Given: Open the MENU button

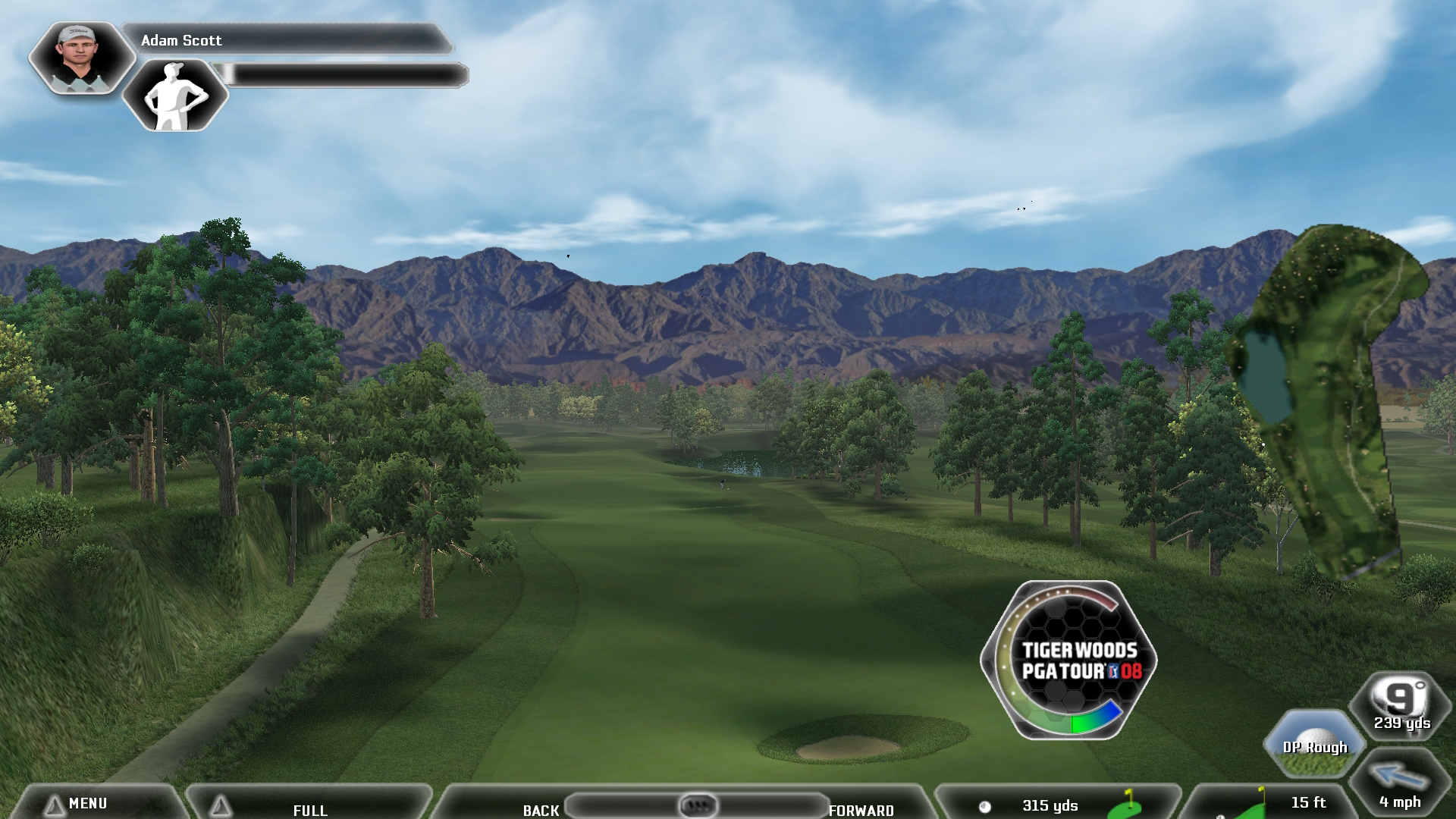Looking at the screenshot, I should pyautogui.click(x=87, y=803).
